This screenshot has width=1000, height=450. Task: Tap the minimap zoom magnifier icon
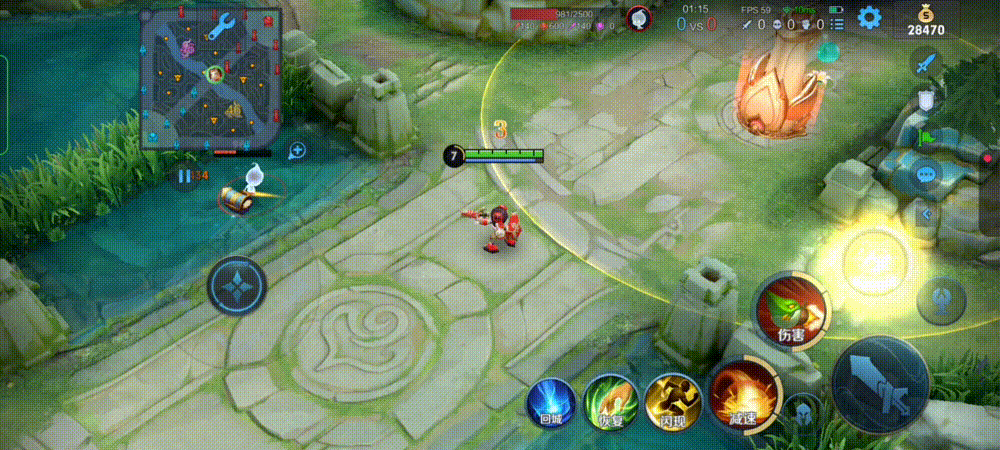[x=297, y=151]
